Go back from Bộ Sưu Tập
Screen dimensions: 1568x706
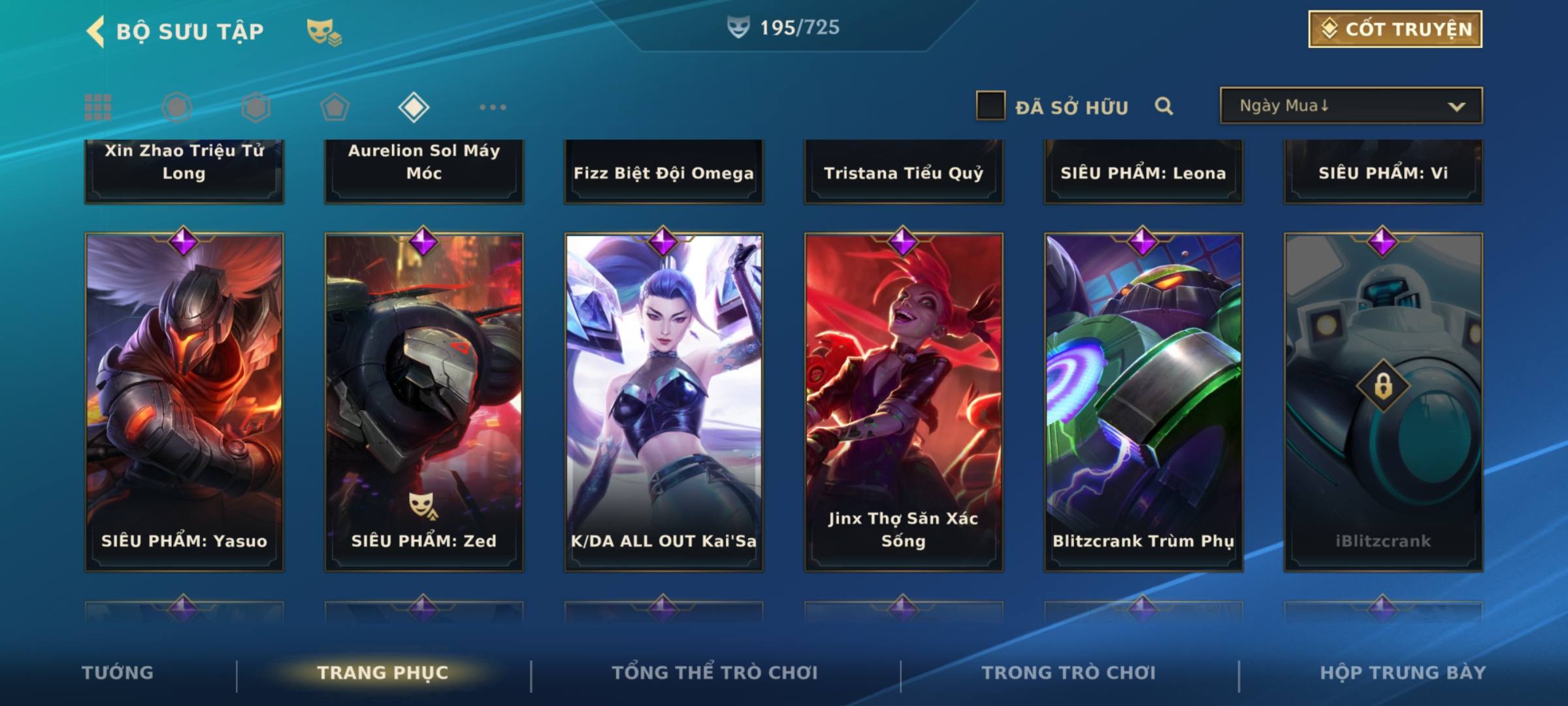[96, 31]
